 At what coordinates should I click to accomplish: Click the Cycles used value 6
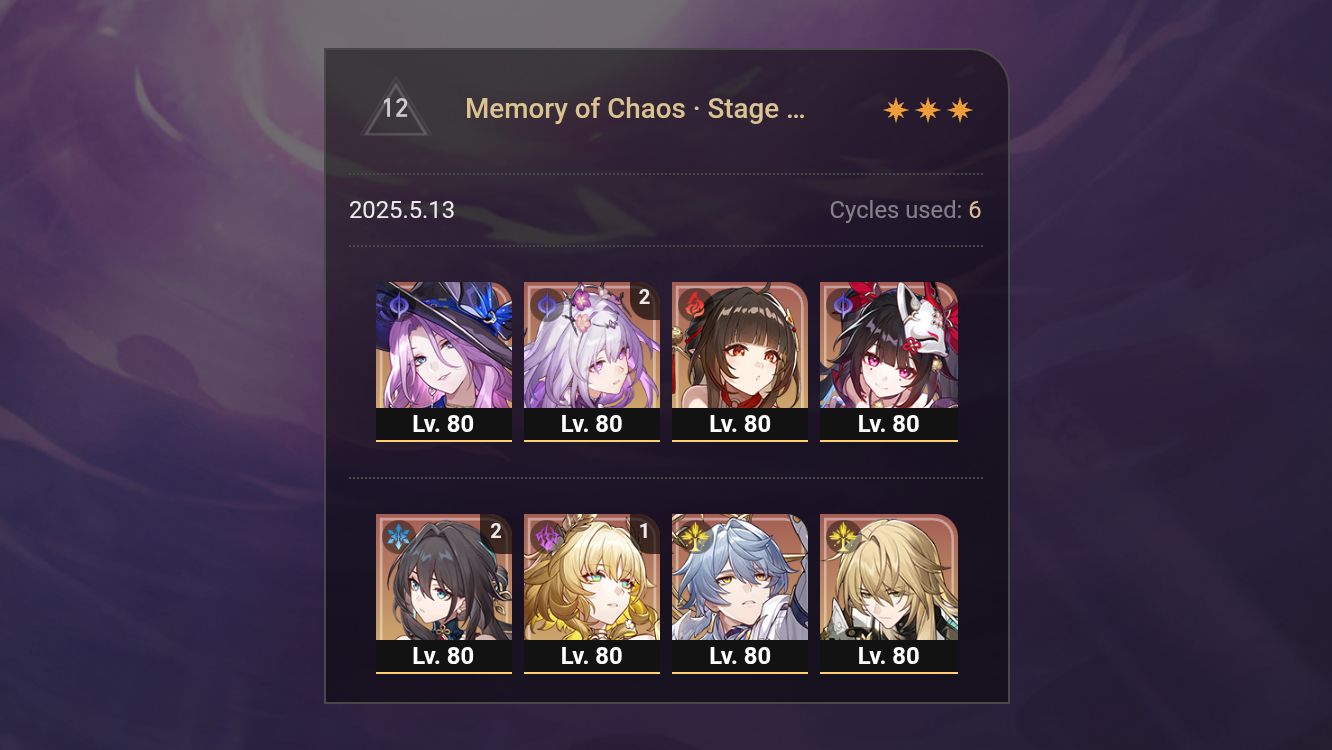[974, 210]
